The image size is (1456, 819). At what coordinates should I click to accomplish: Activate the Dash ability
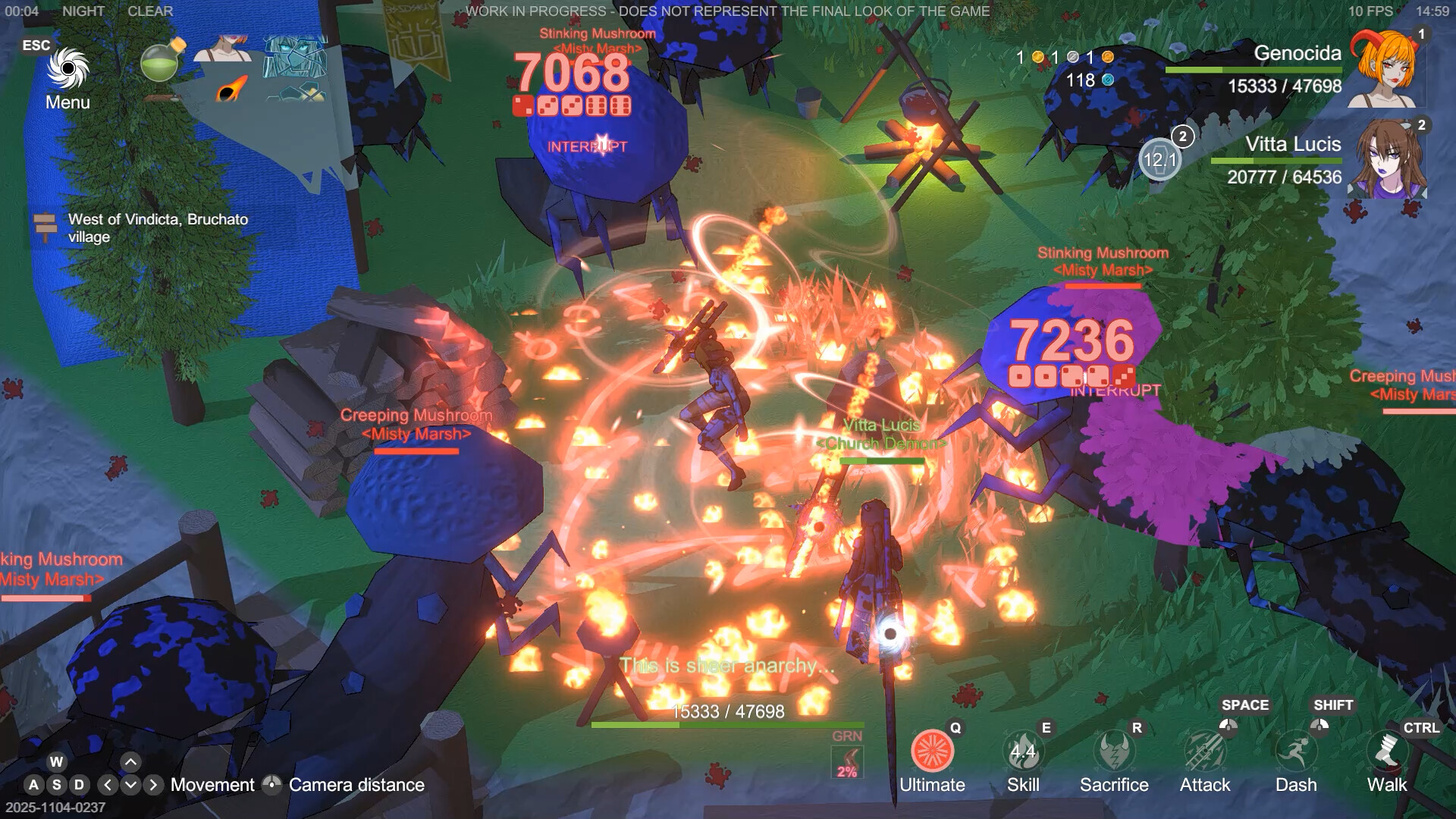coord(1296,752)
